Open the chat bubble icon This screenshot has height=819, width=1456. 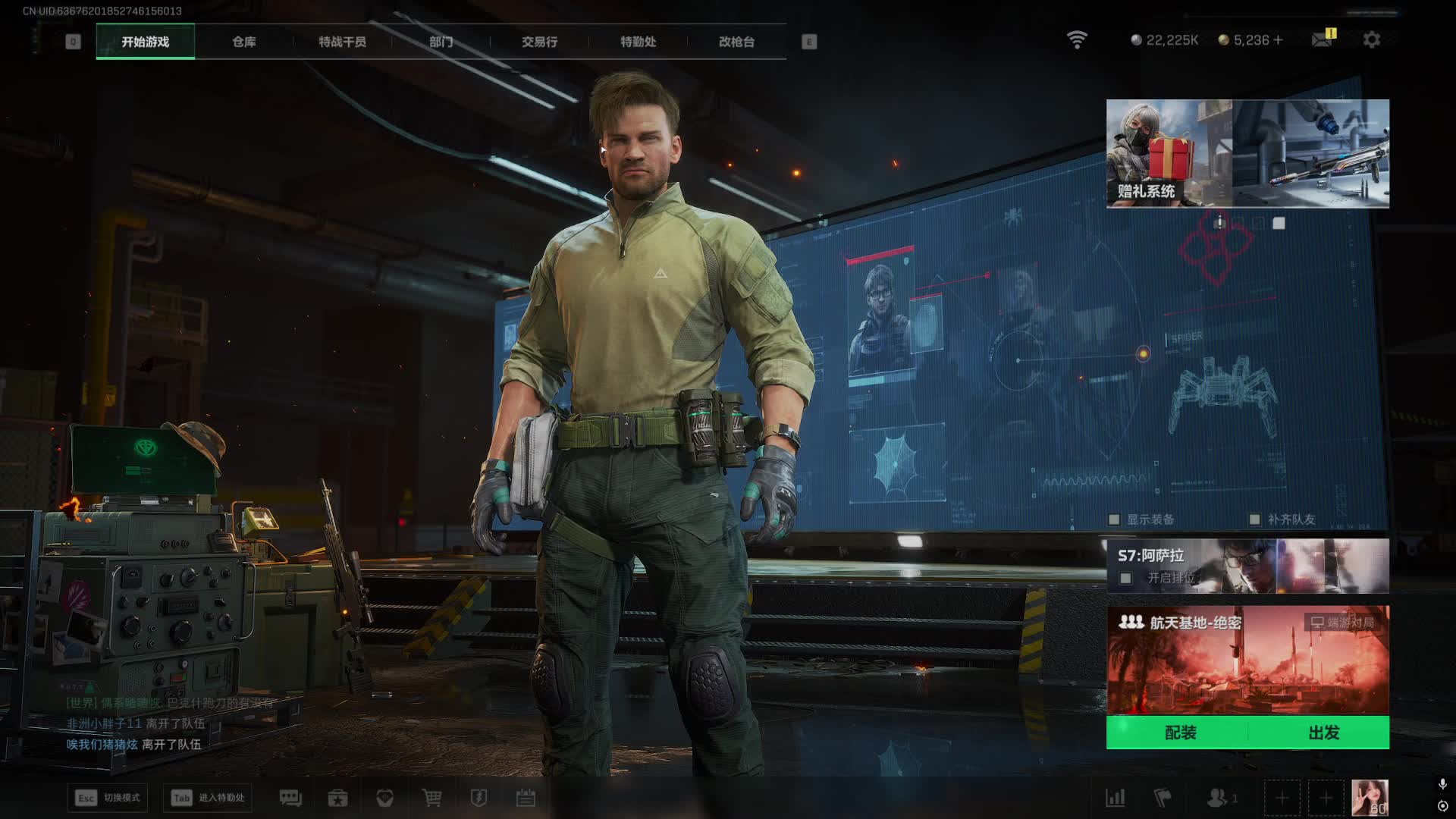click(290, 798)
